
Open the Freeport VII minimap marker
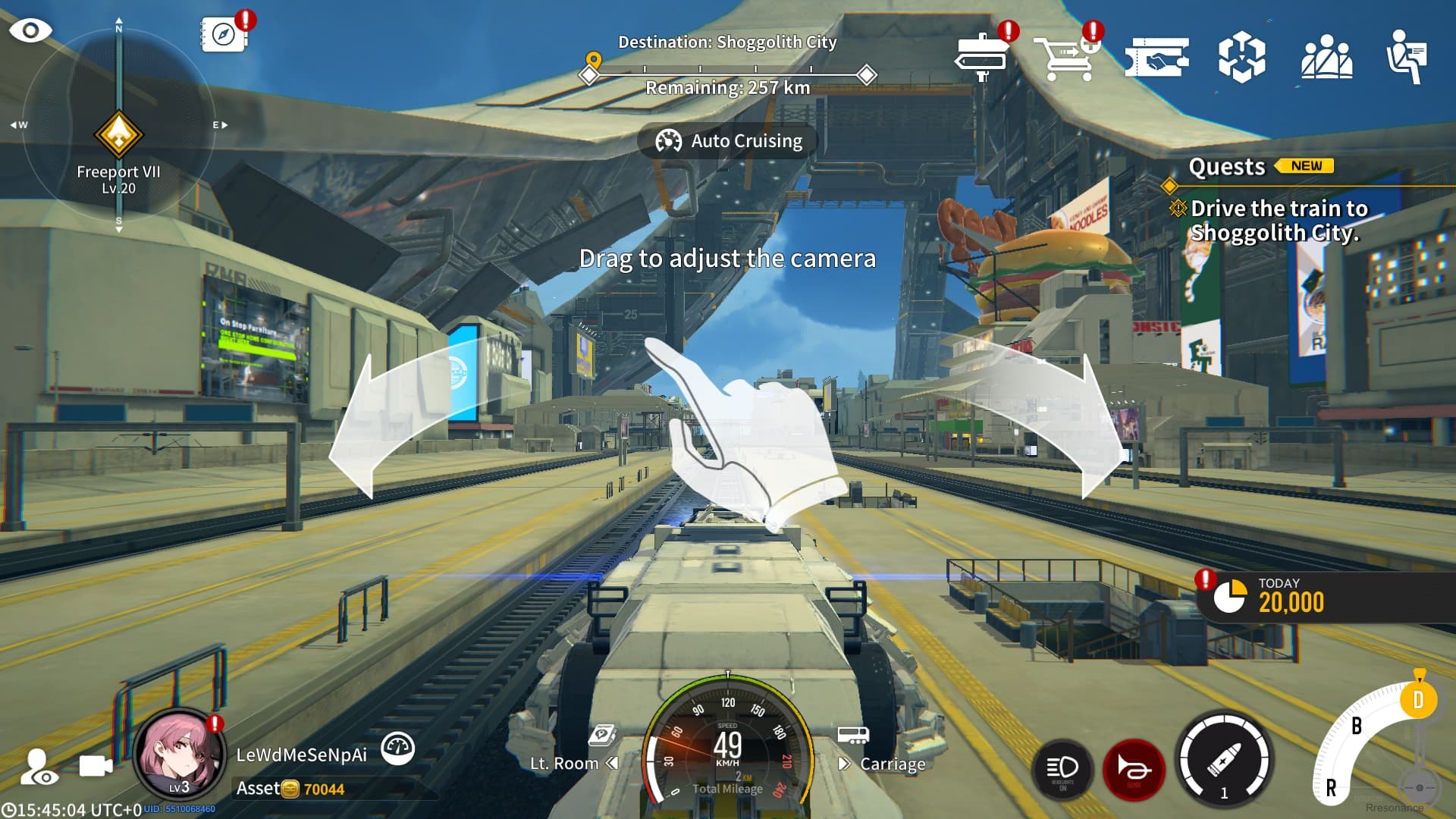[118, 135]
